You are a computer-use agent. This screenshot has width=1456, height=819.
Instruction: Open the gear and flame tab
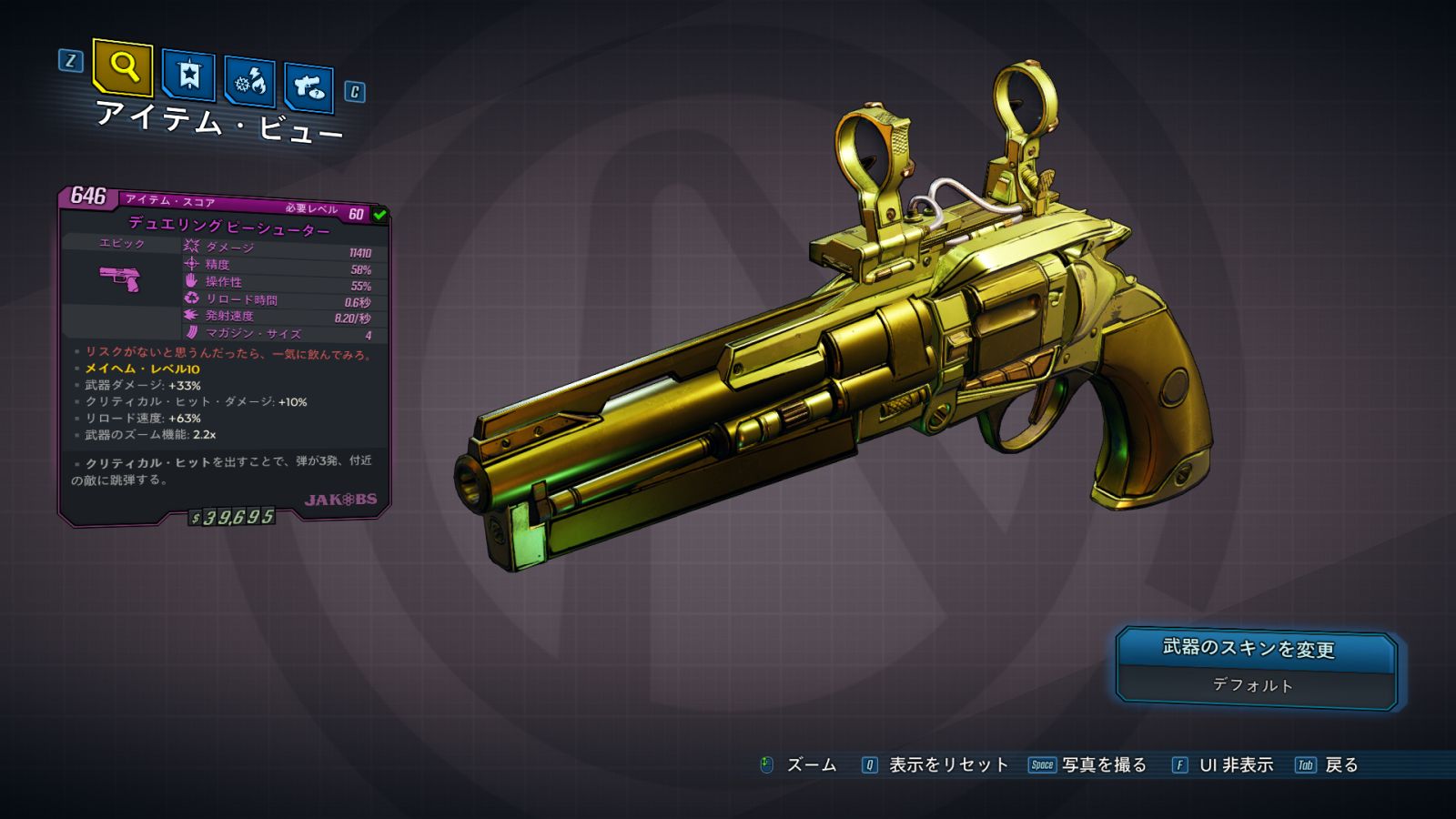click(250, 82)
